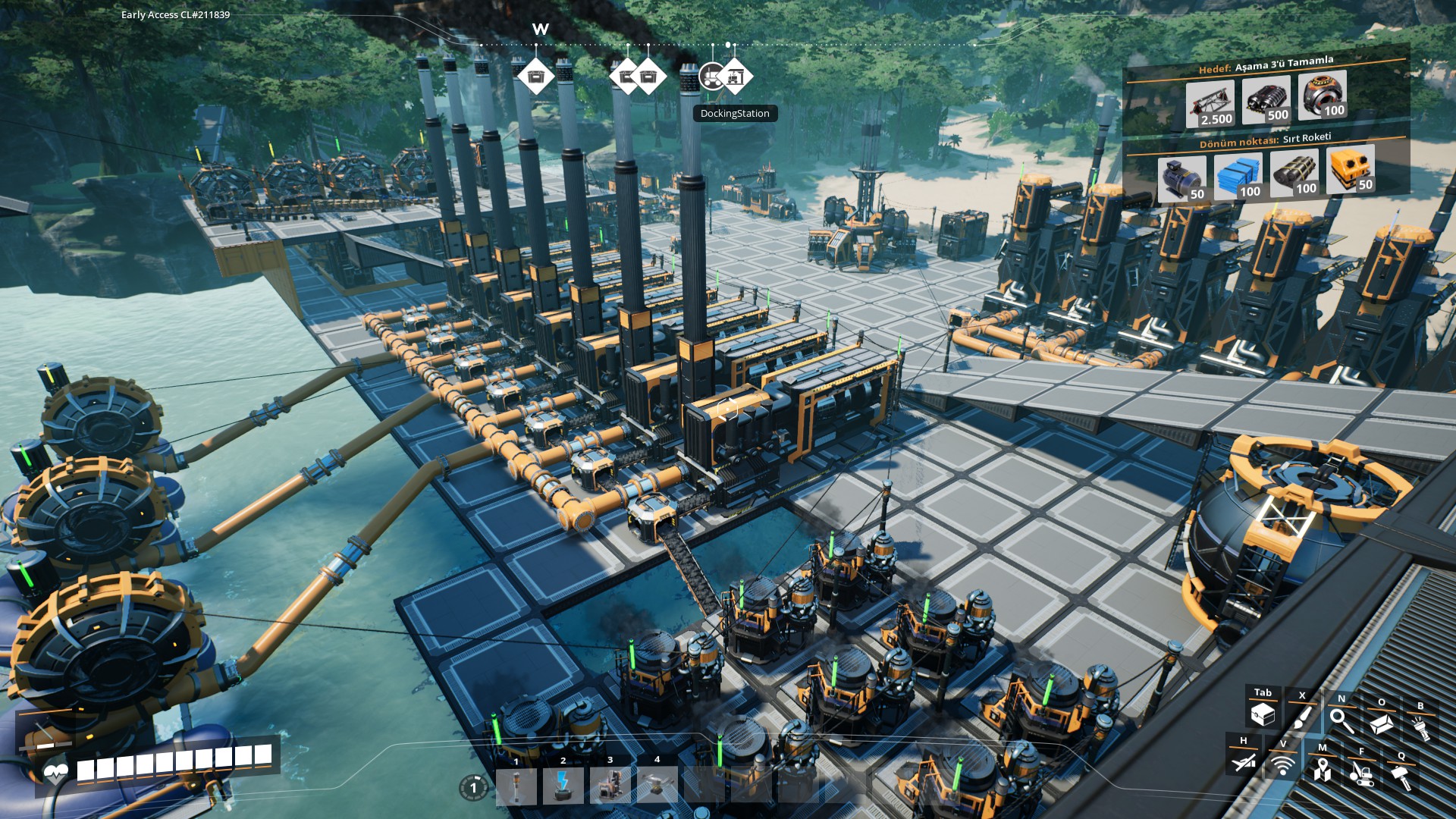This screenshot has width=1456, height=819.
Task: Open the map marker icon
Action: pos(1323,770)
